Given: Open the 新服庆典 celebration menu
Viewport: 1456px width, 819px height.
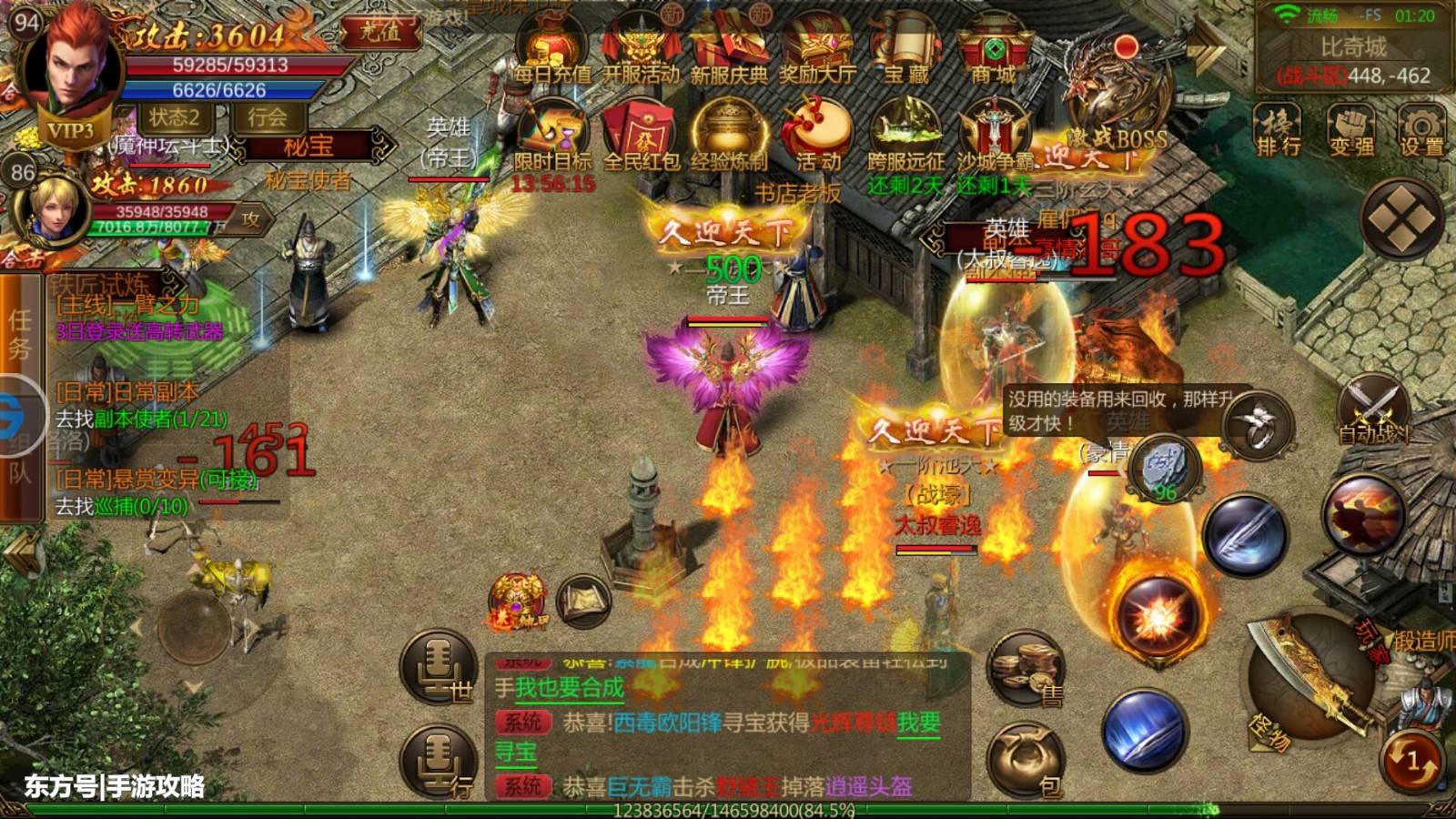Looking at the screenshot, I should pyautogui.click(x=729, y=50).
